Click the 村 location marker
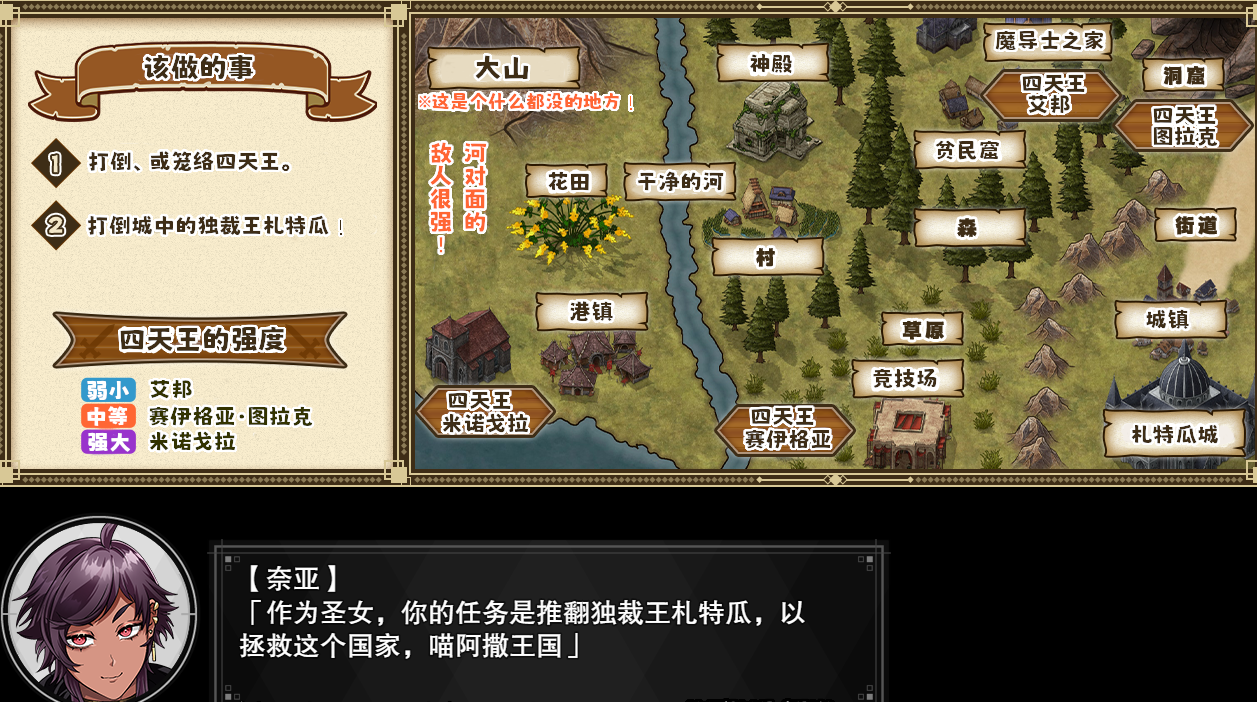The image size is (1257, 702). (x=767, y=257)
